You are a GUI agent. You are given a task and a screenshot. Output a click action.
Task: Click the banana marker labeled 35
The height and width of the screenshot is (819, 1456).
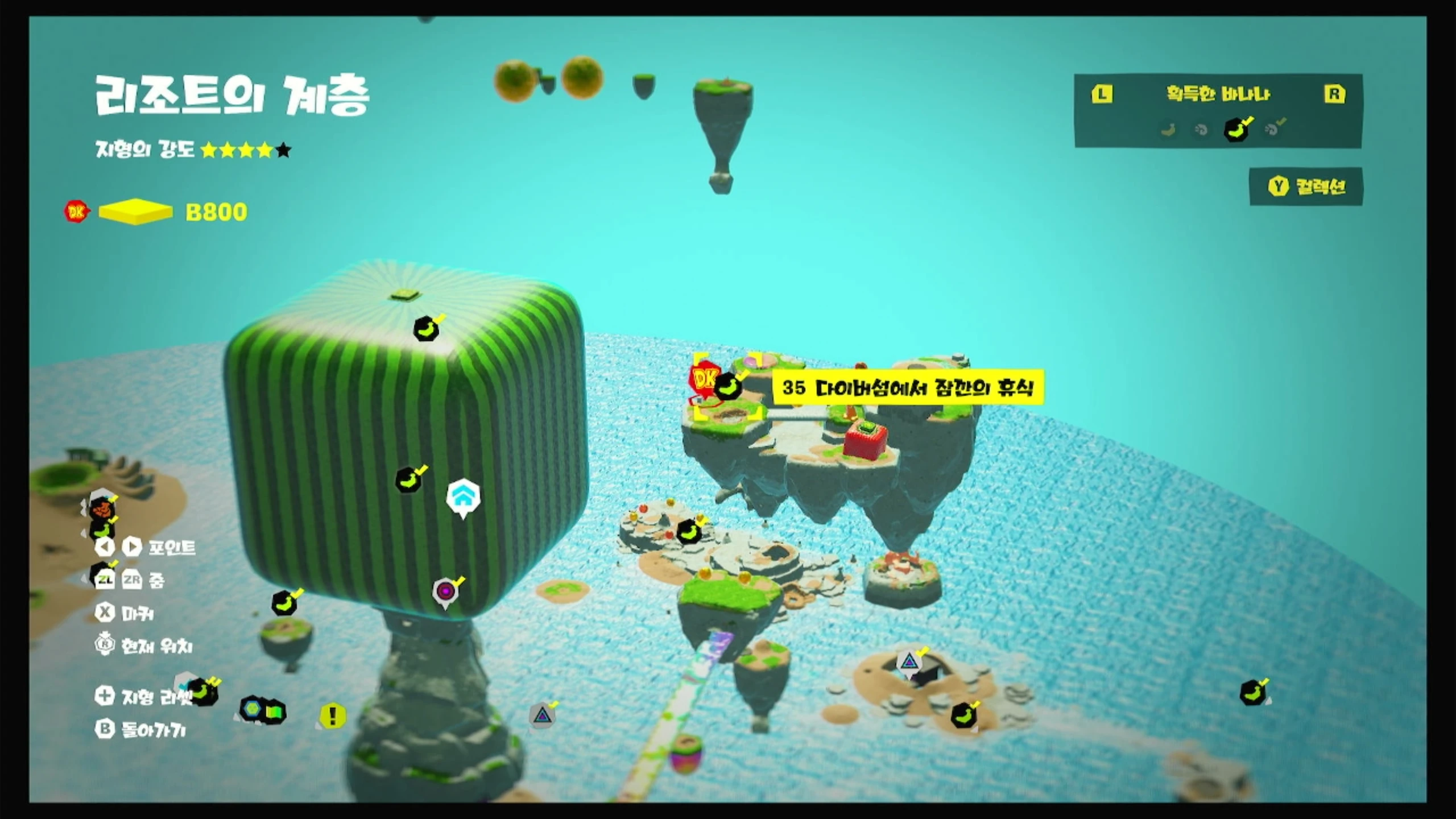[727, 387]
